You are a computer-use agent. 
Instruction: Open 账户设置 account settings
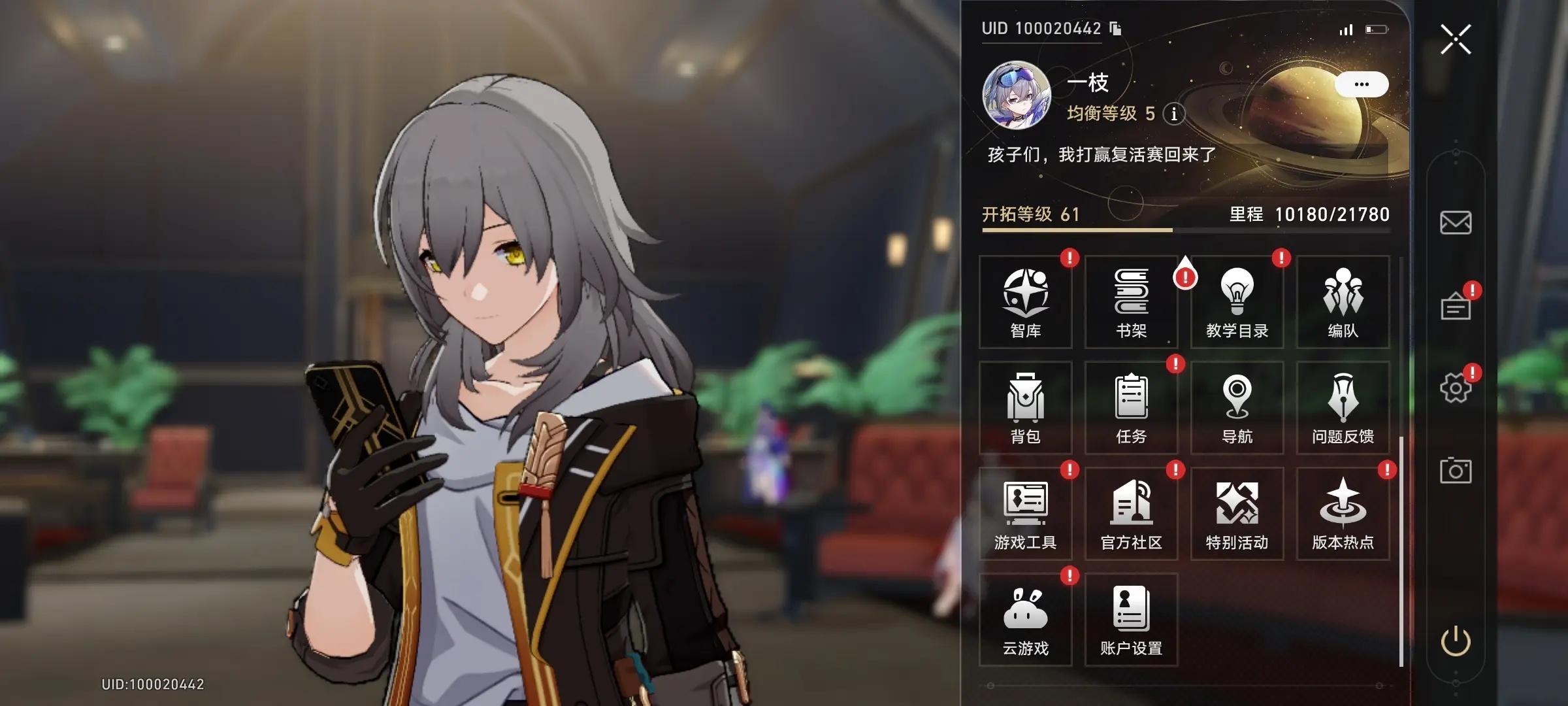[1132, 620]
